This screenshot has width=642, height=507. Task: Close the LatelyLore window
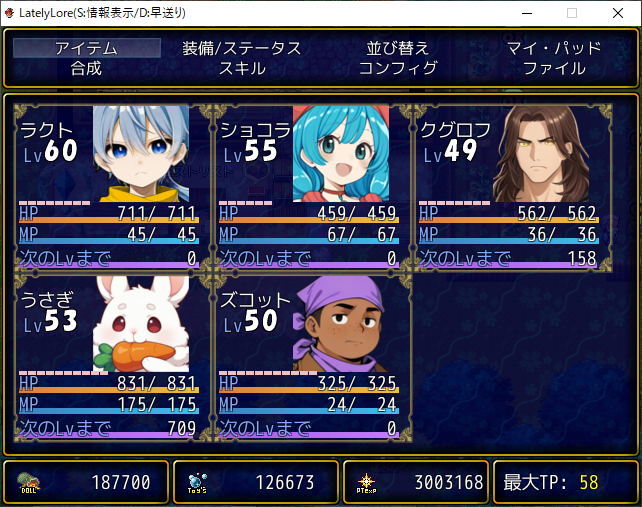(618, 13)
